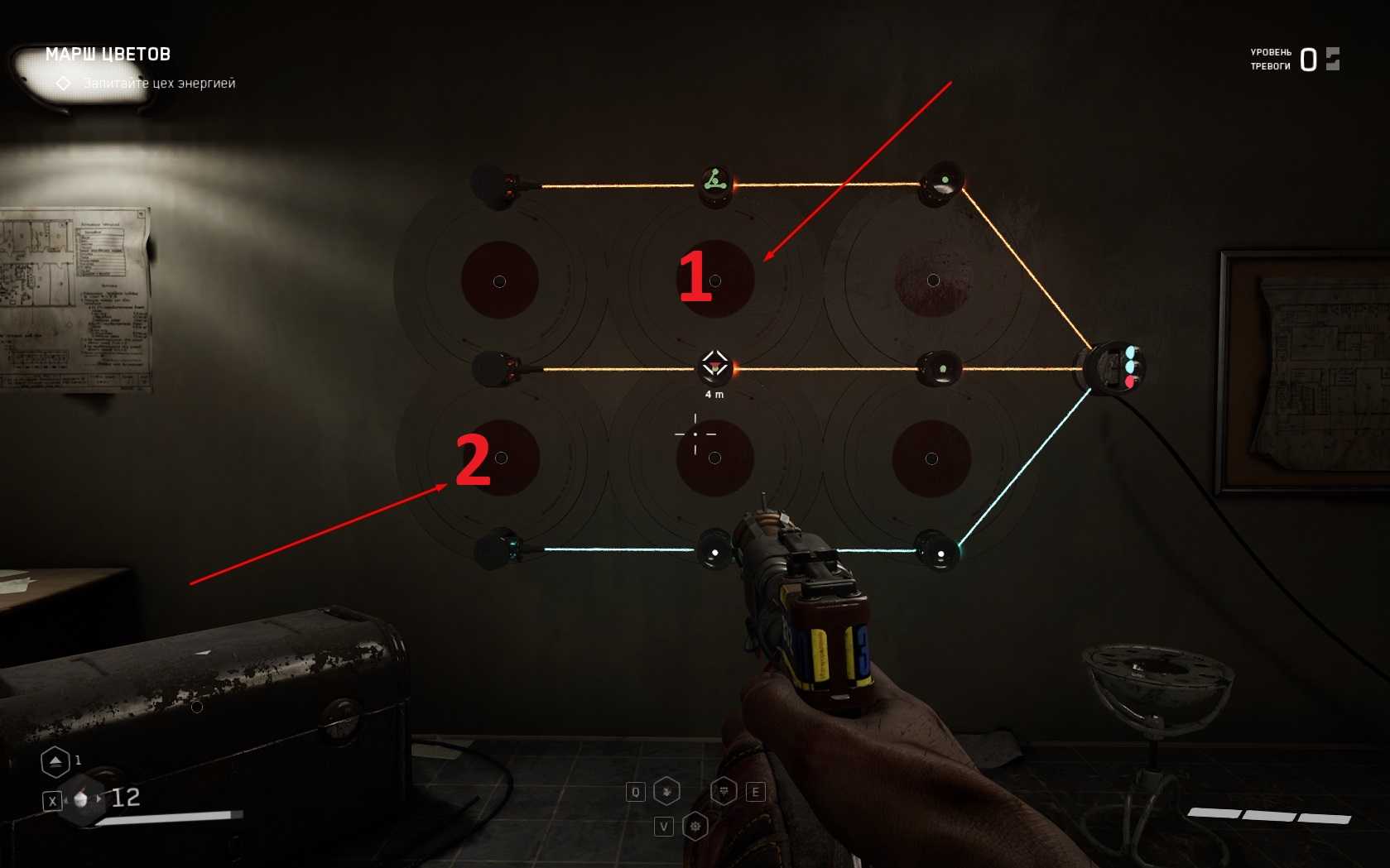Click the alarm level indicator icon
This screenshot has width=1390, height=868.
1332,59
